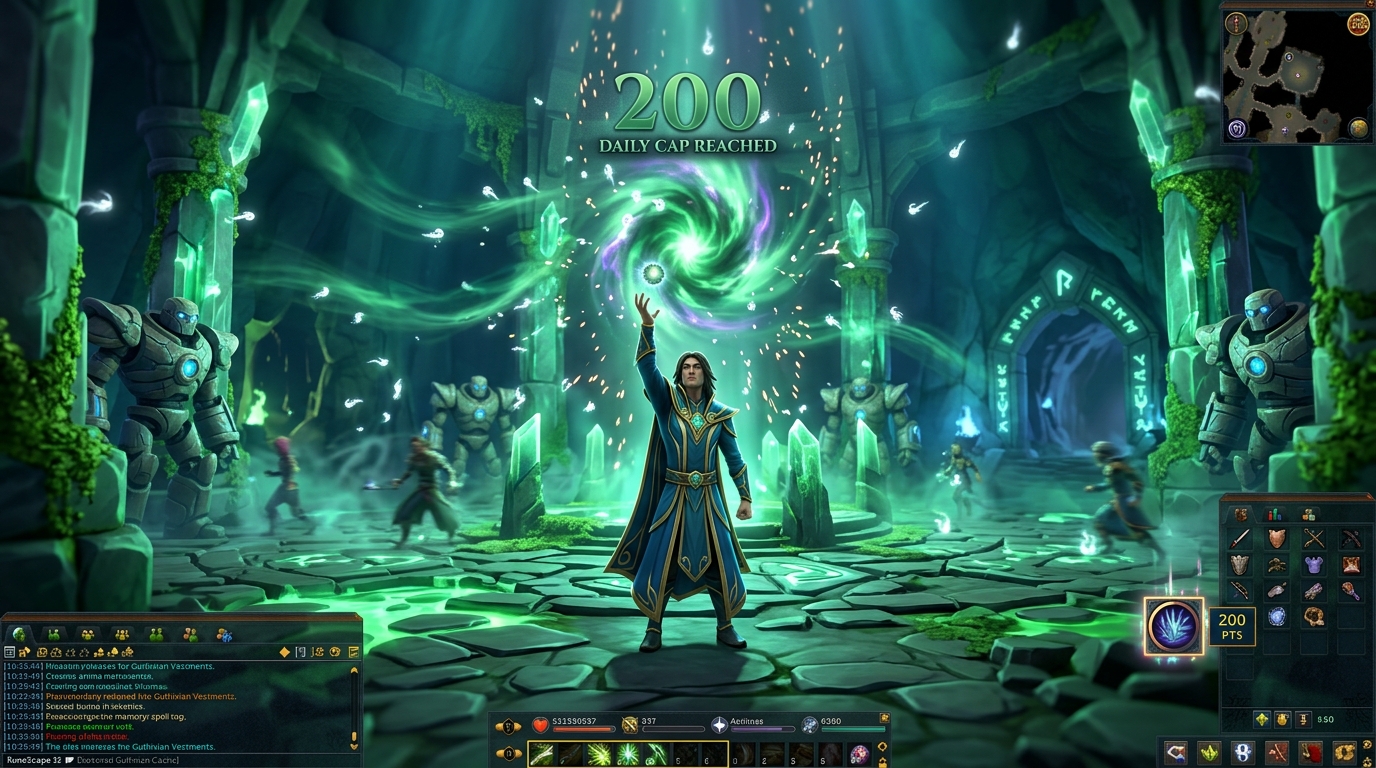1376x768 pixels.
Task: Click the 200 PTS counter
Action: click(x=1232, y=626)
